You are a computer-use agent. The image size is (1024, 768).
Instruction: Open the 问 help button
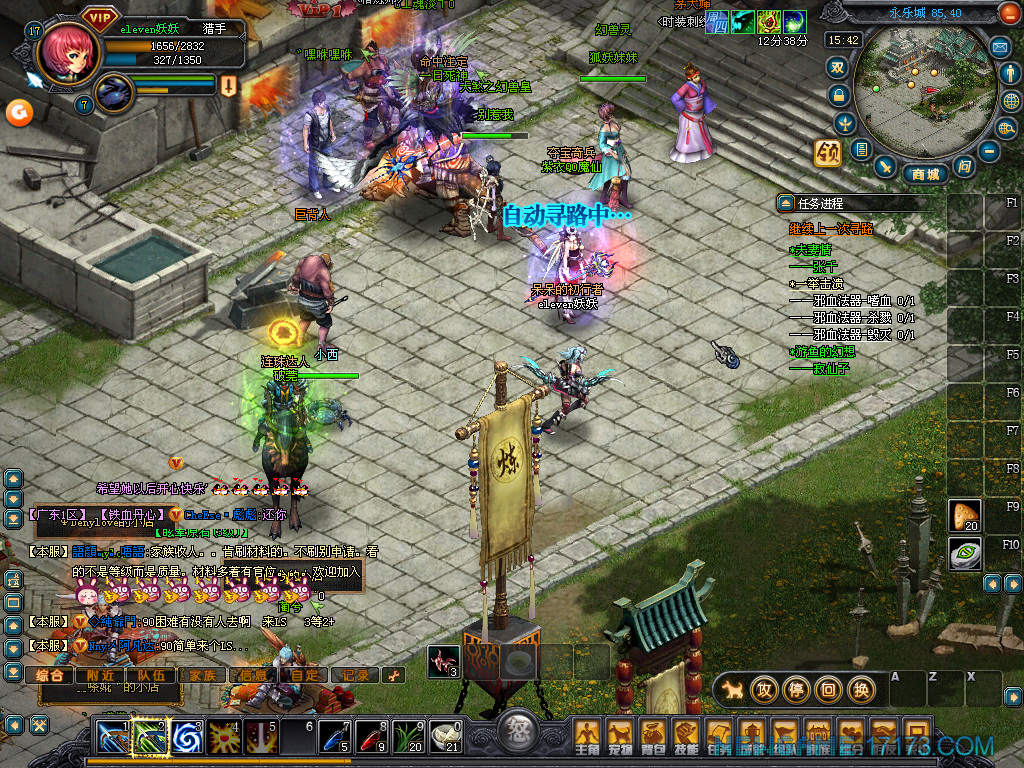tap(963, 166)
